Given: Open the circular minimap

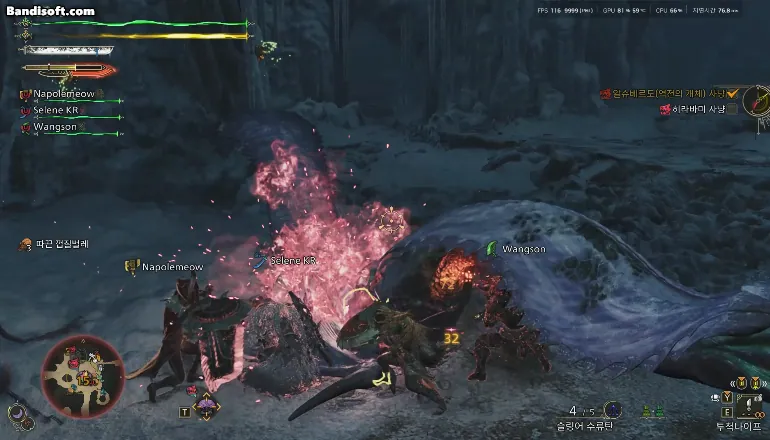Looking at the screenshot, I should click(x=83, y=376).
